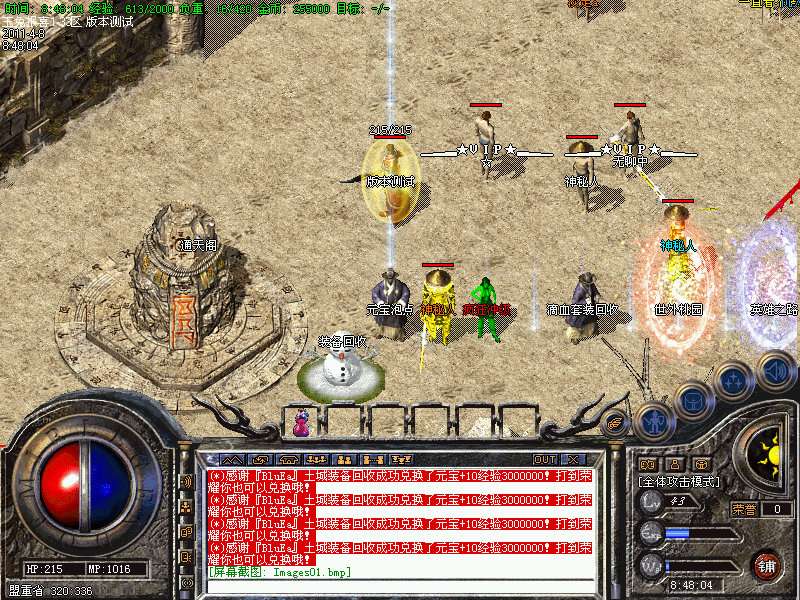800x600 pixels.
Task: Close the game with the X button
Action: [573, 459]
